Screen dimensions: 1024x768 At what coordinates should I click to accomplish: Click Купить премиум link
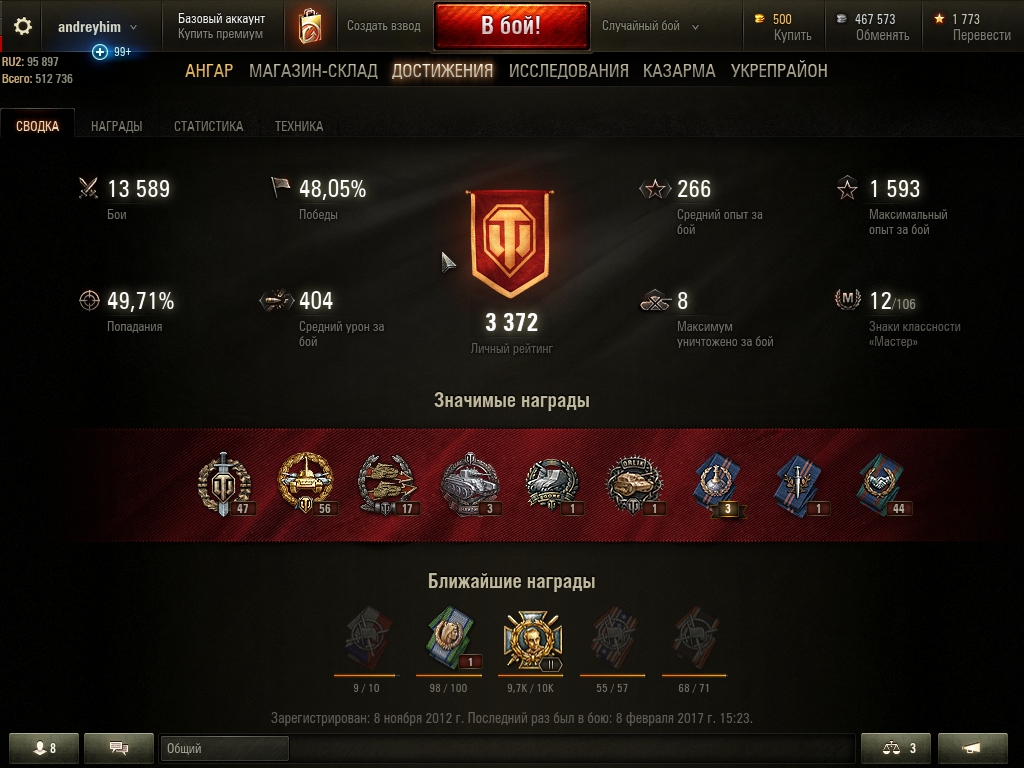(x=220, y=34)
